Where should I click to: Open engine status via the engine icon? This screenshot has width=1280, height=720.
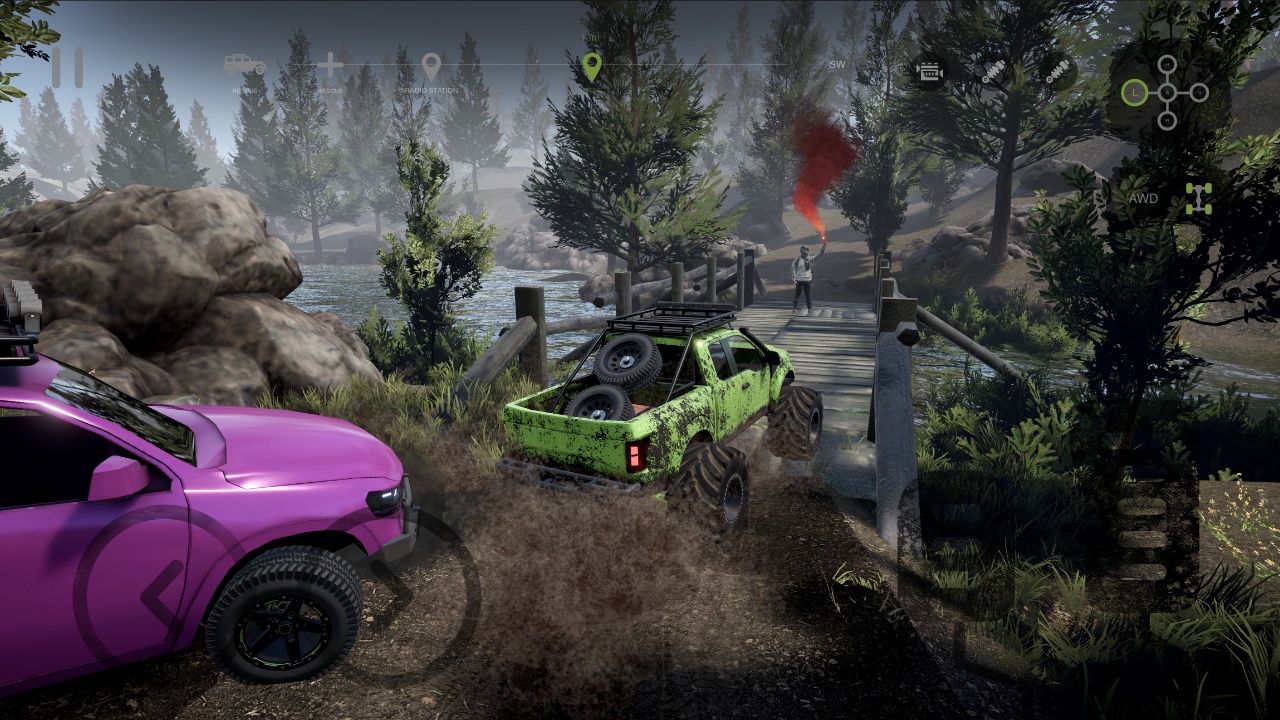(x=930, y=71)
